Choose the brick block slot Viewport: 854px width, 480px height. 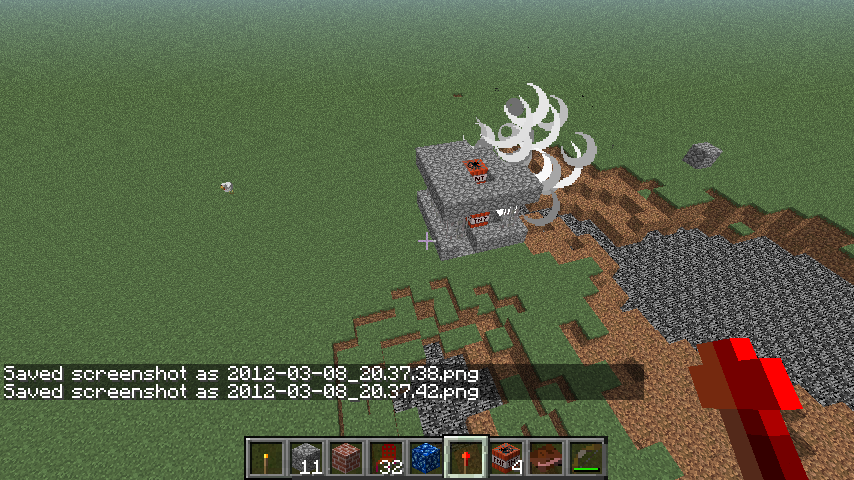pyautogui.click(x=345, y=458)
